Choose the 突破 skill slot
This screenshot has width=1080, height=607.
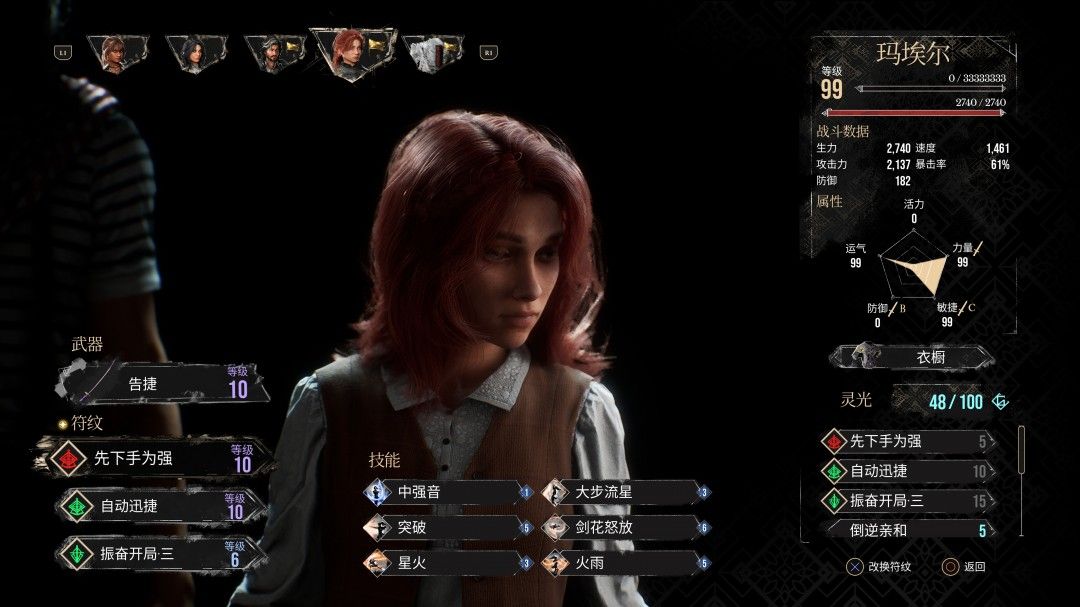coord(446,527)
